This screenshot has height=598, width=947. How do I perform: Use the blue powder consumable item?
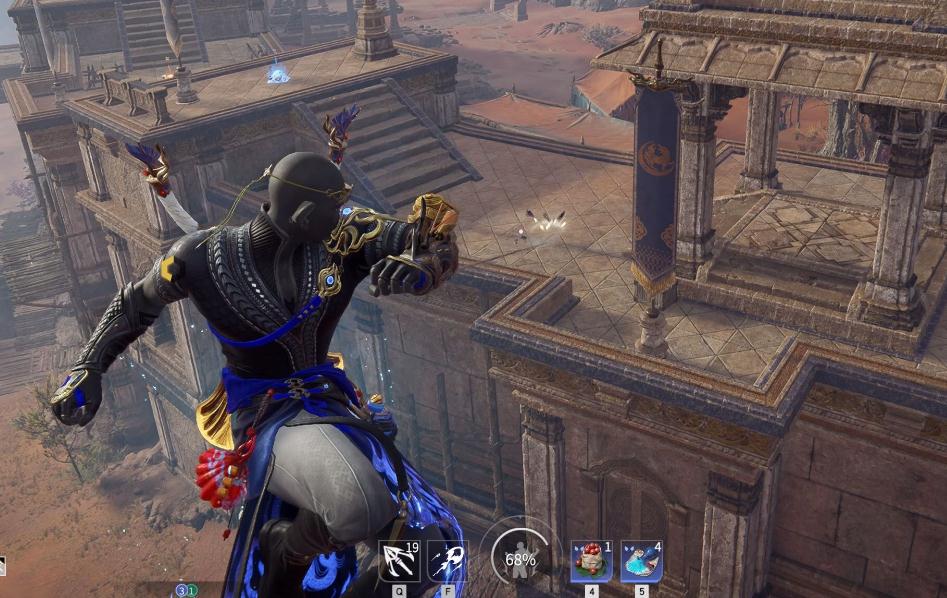(640, 561)
